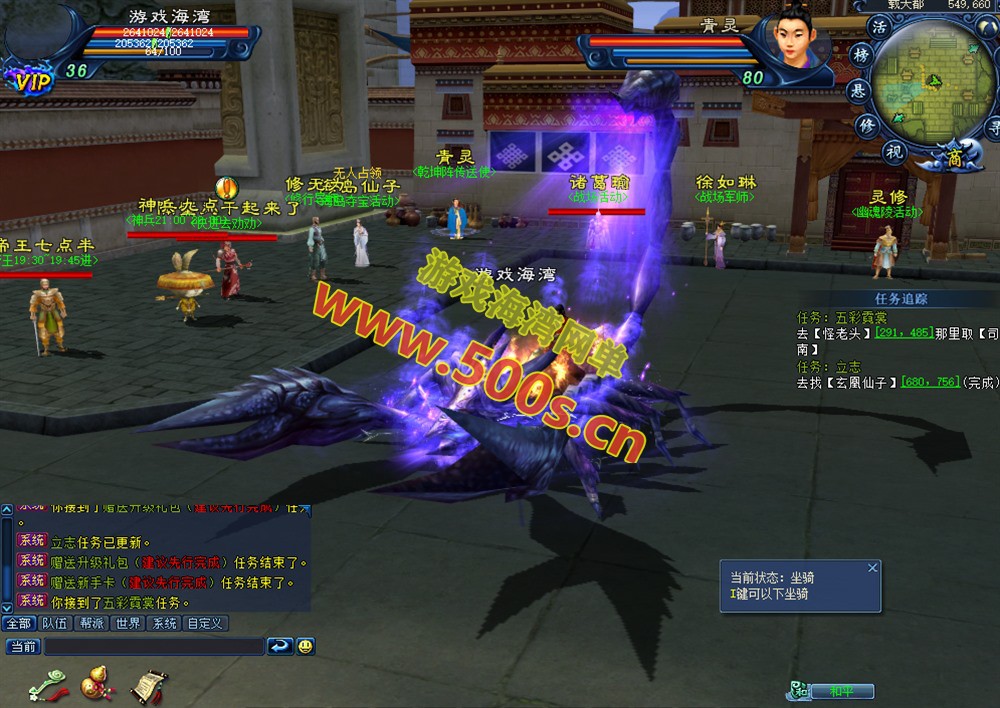Switch chat to the 队伍 team tab
This screenshot has width=1000, height=708.
(x=54, y=623)
